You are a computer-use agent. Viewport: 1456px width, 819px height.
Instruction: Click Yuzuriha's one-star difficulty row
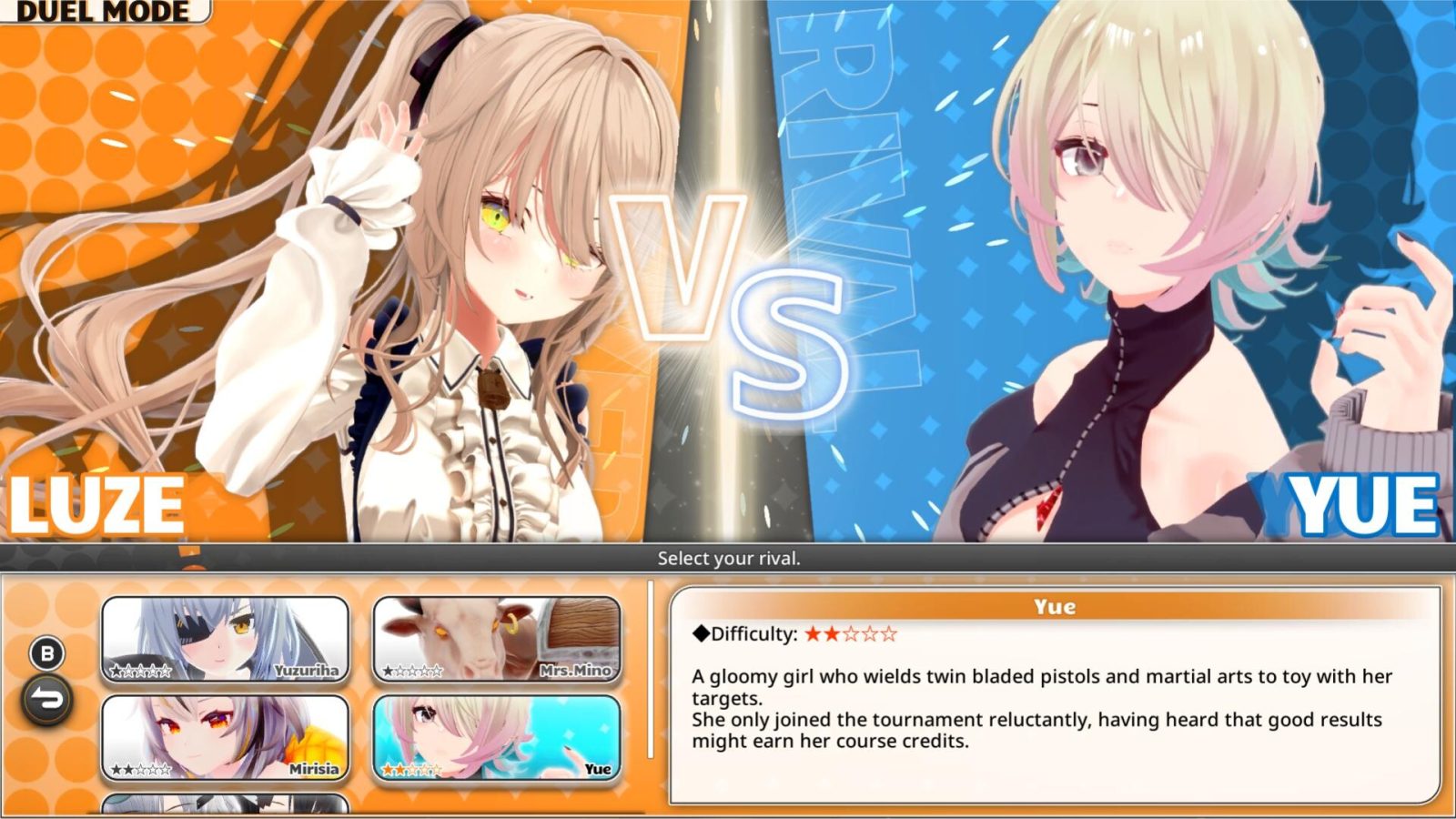coord(138,669)
